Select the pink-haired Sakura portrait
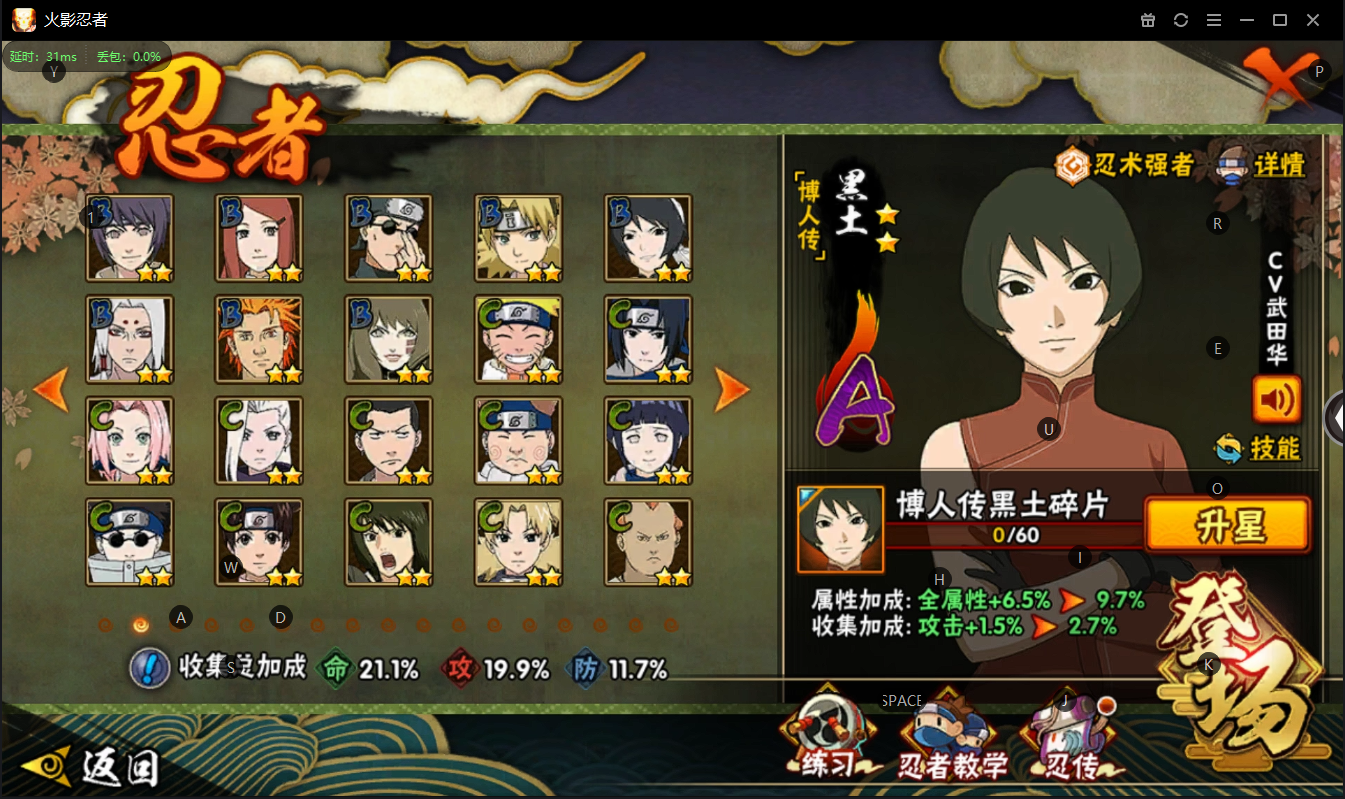 (x=130, y=440)
